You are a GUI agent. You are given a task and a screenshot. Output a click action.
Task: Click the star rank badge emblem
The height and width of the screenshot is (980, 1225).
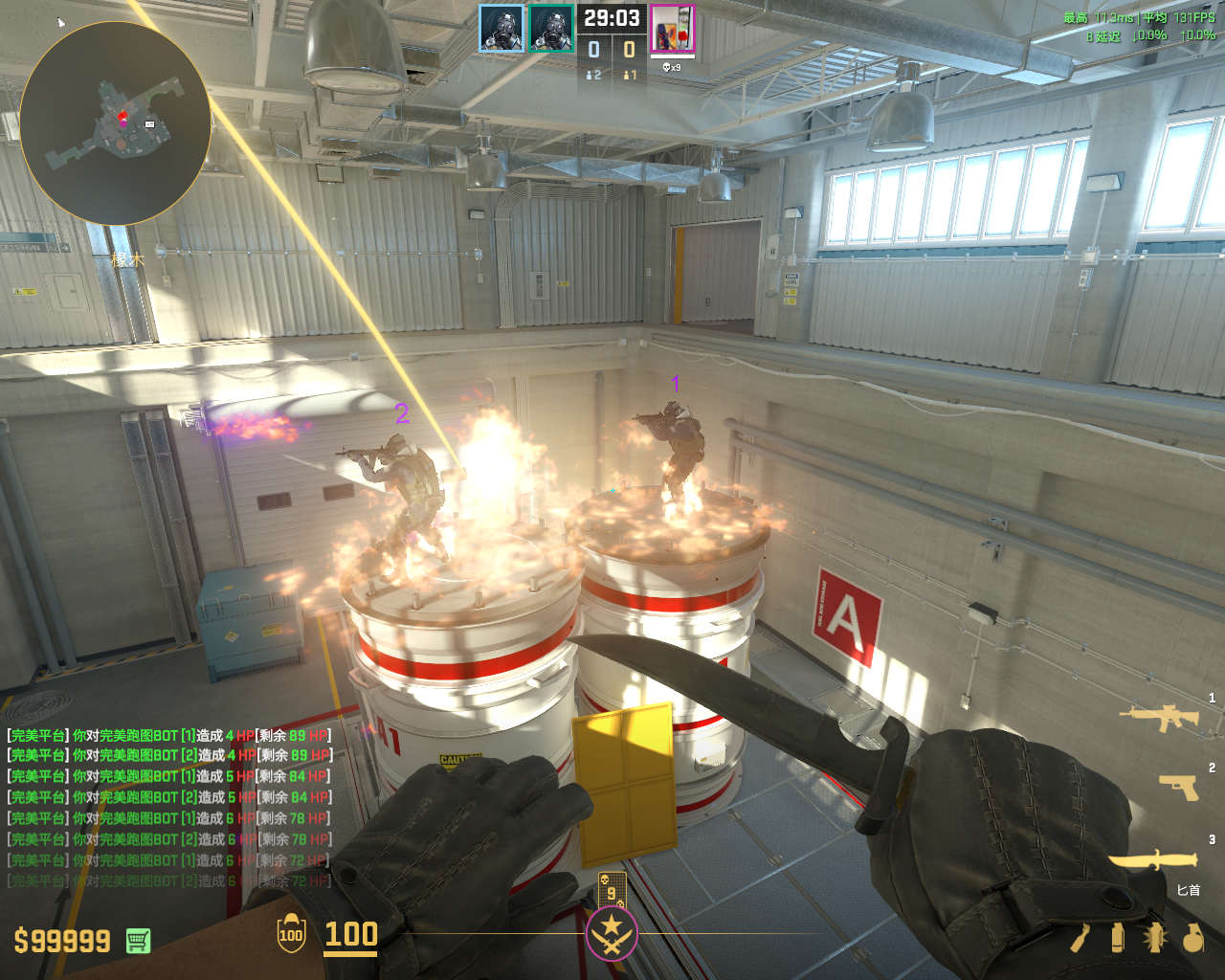click(x=612, y=933)
